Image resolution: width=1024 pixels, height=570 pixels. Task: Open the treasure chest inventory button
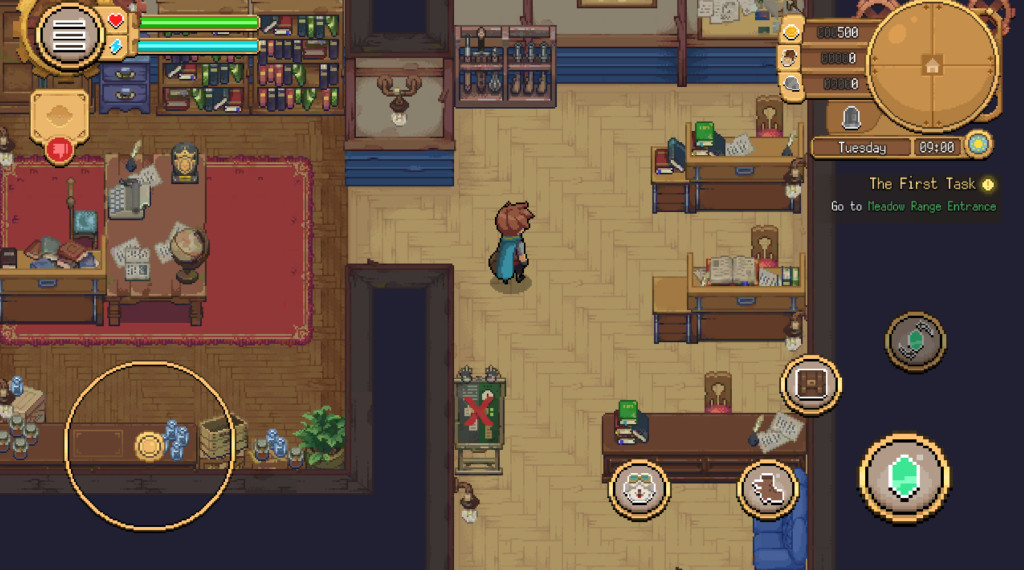[811, 384]
